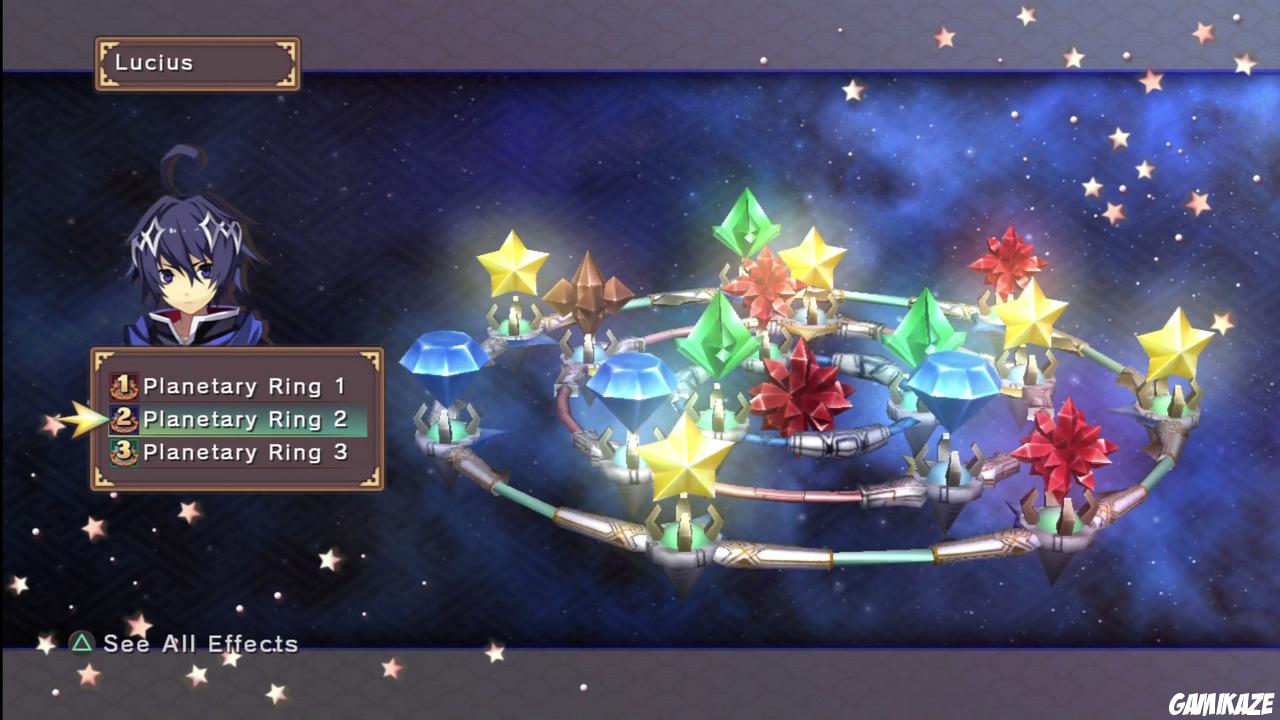Choose the blue diamond on the middle ring
1280x720 pixels.
pos(630,385)
